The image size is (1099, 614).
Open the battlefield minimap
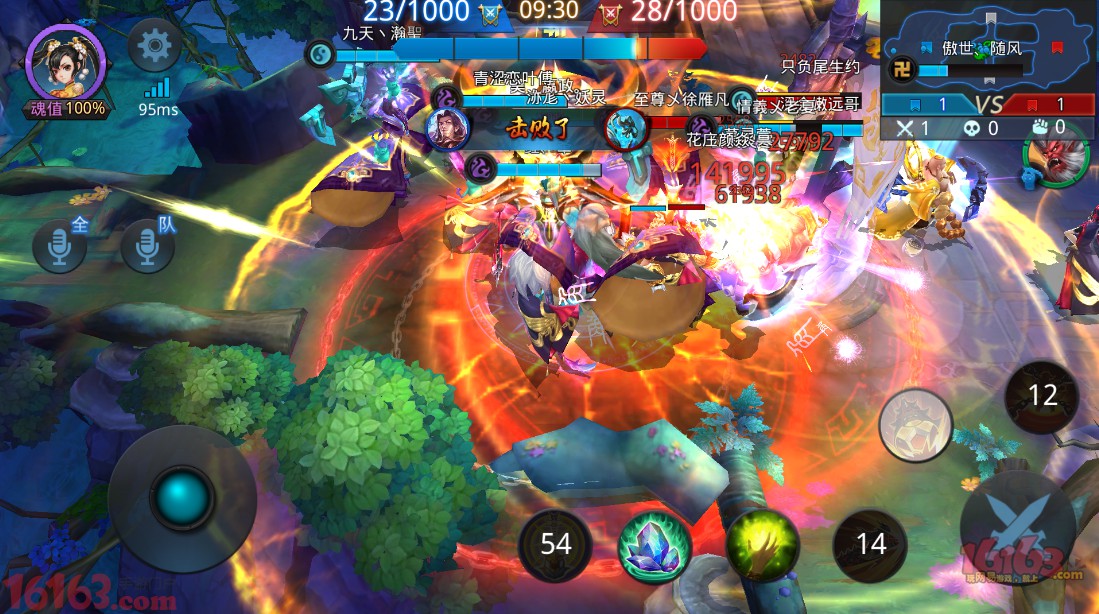988,45
